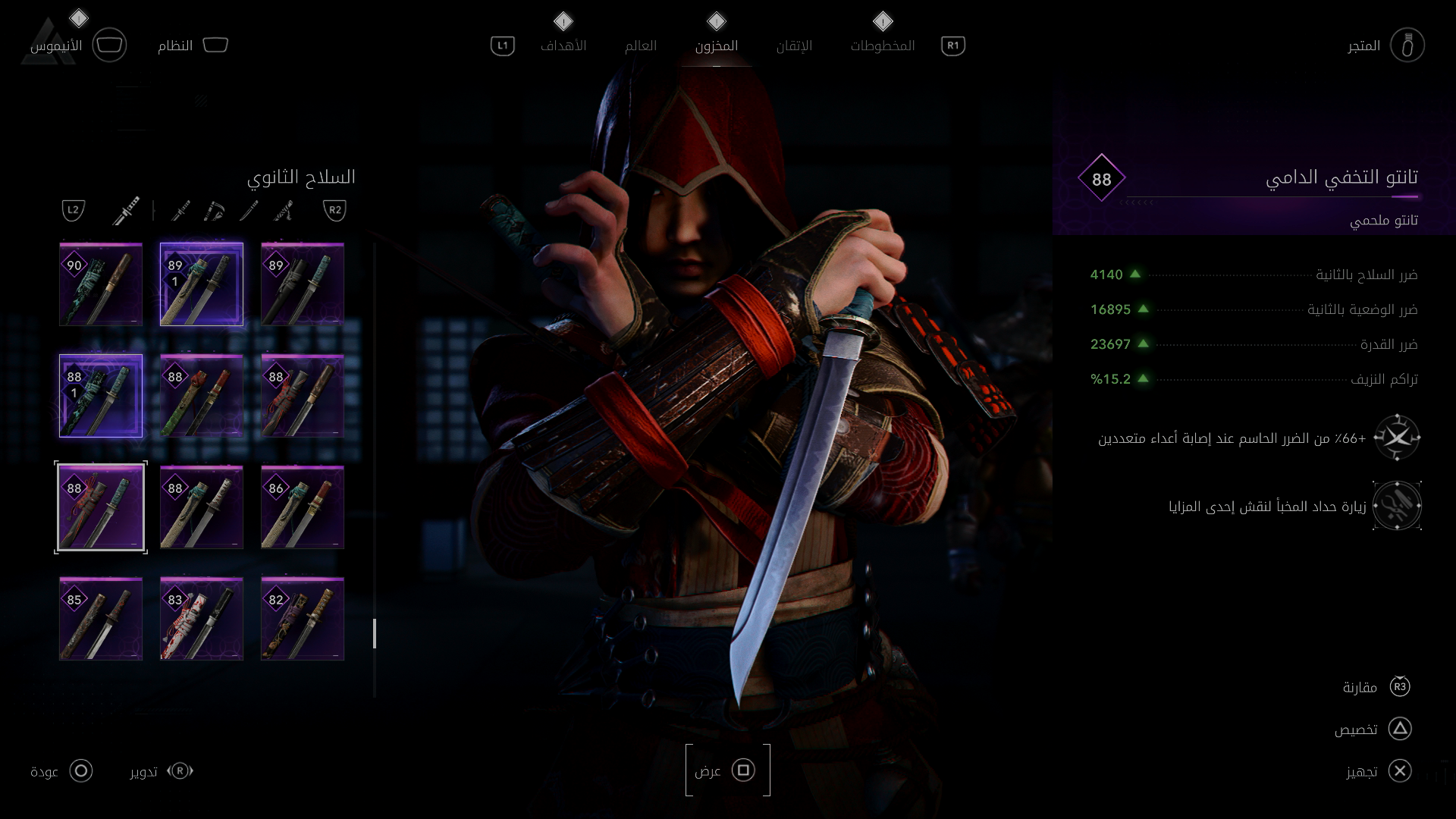
Task: Choose the level 89 tanto marked with 1
Action: tap(202, 284)
